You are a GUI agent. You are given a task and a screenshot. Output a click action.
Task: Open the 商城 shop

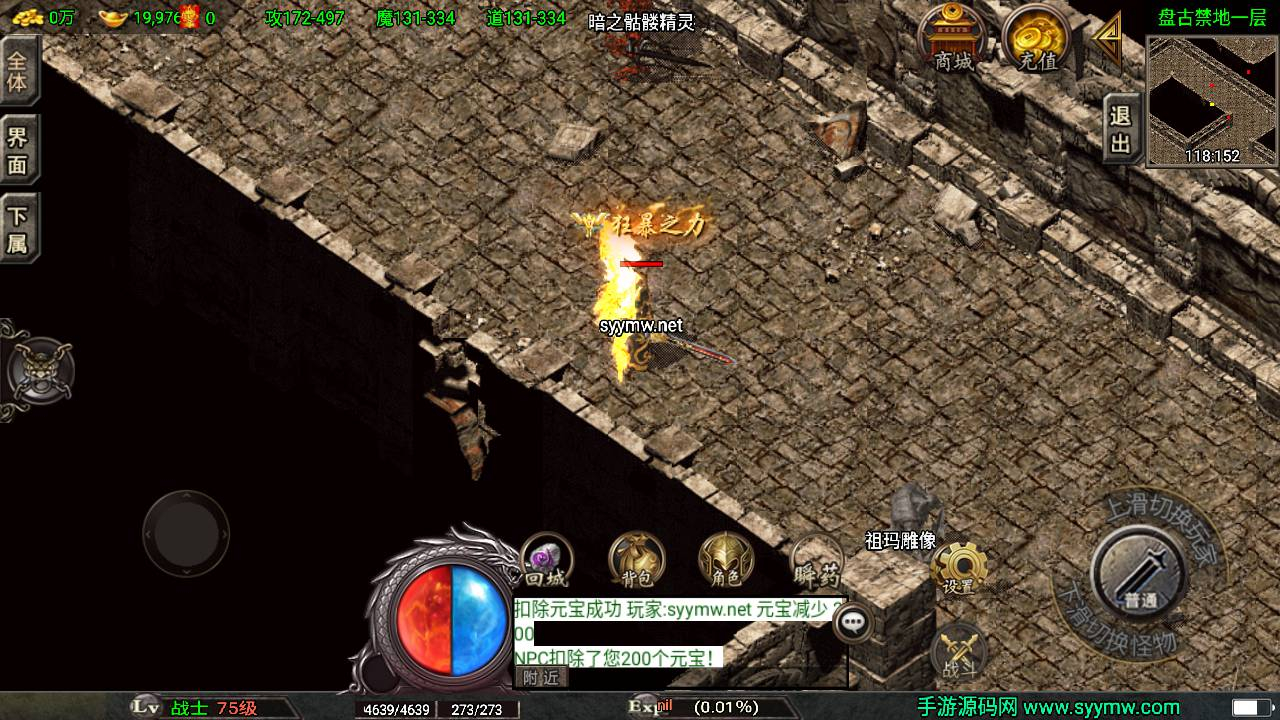coord(952,40)
